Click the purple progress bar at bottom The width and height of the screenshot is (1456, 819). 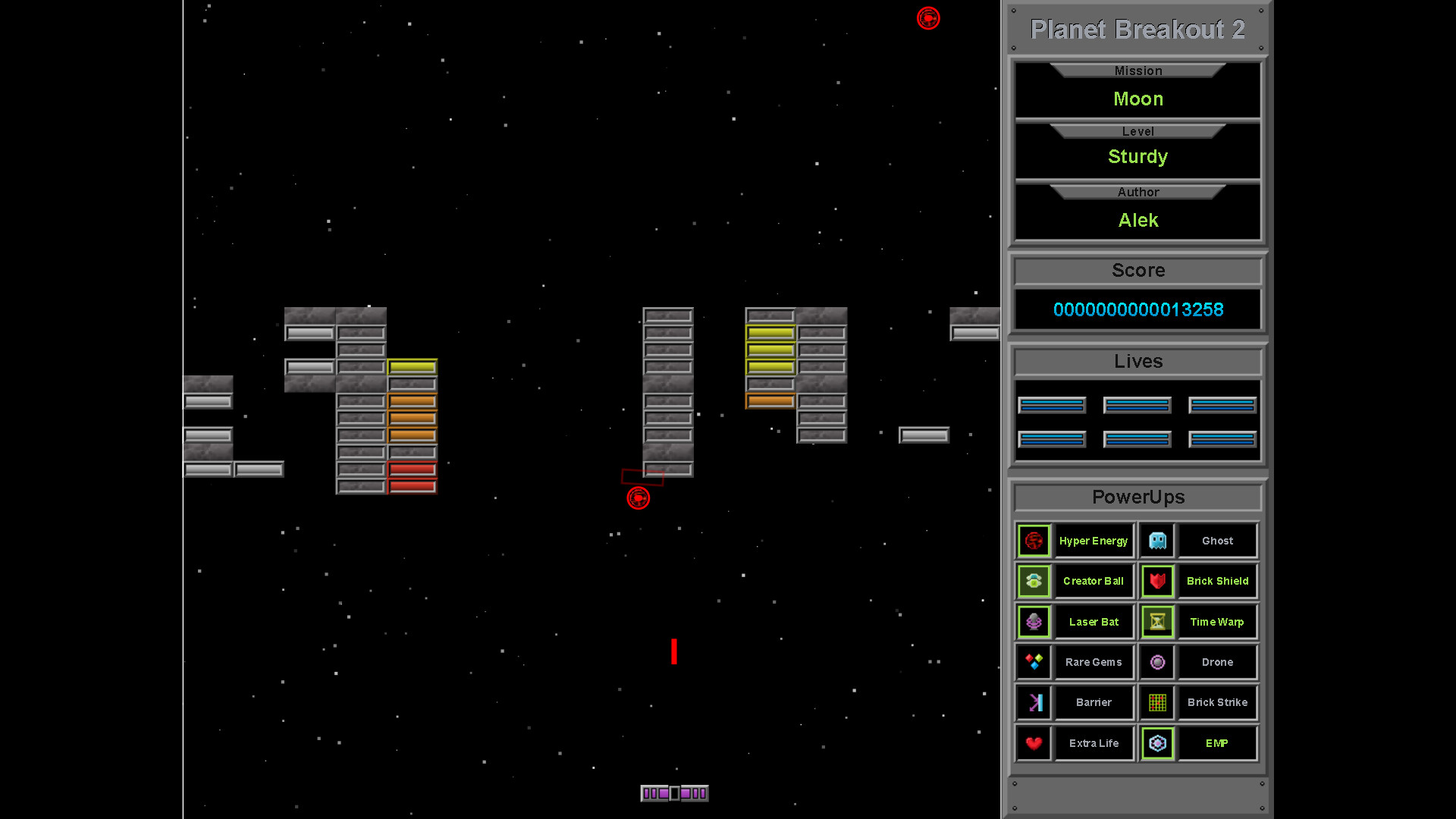coord(674,792)
